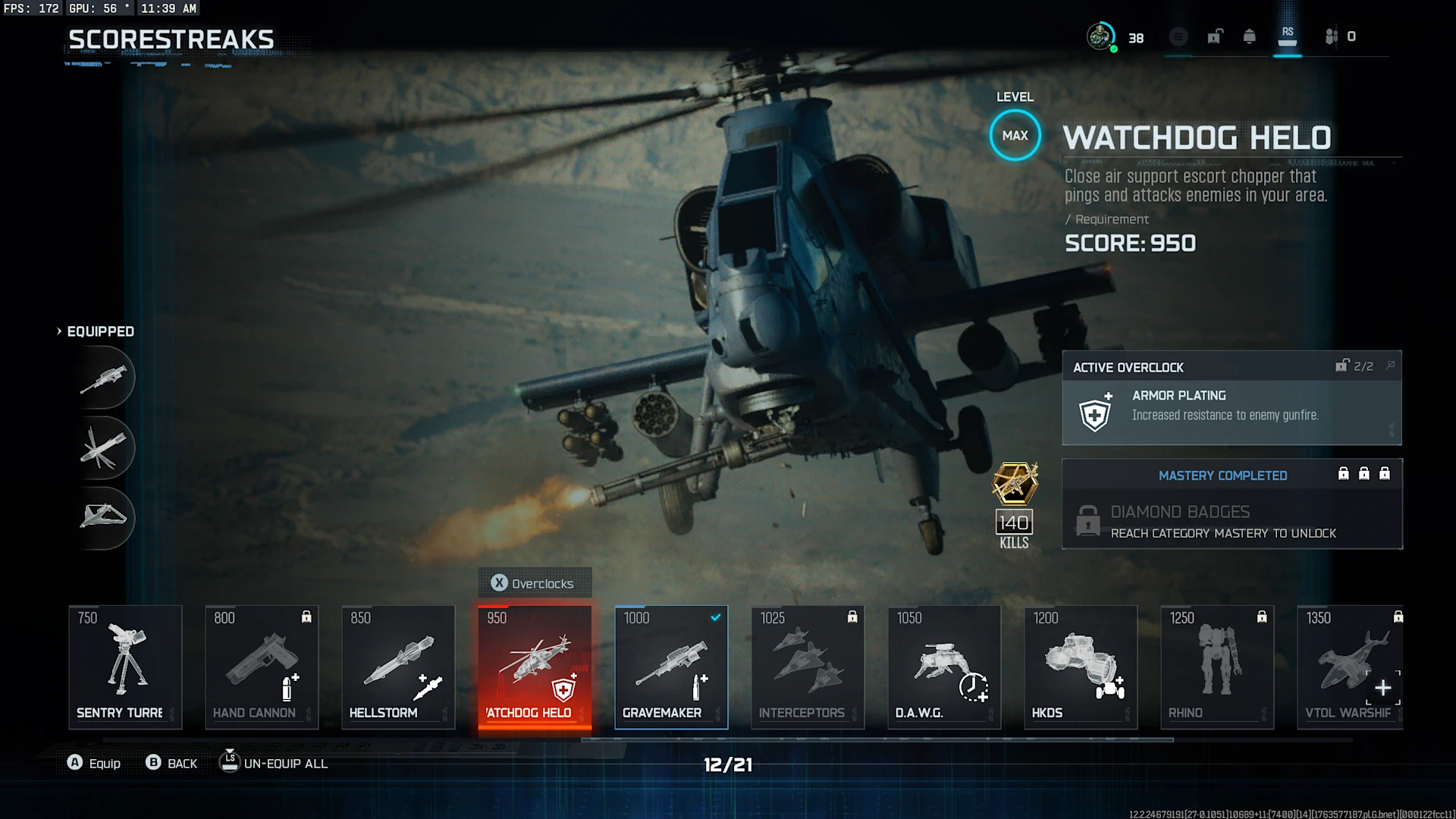Select the equipped missile scorestreak slot

pos(105,447)
